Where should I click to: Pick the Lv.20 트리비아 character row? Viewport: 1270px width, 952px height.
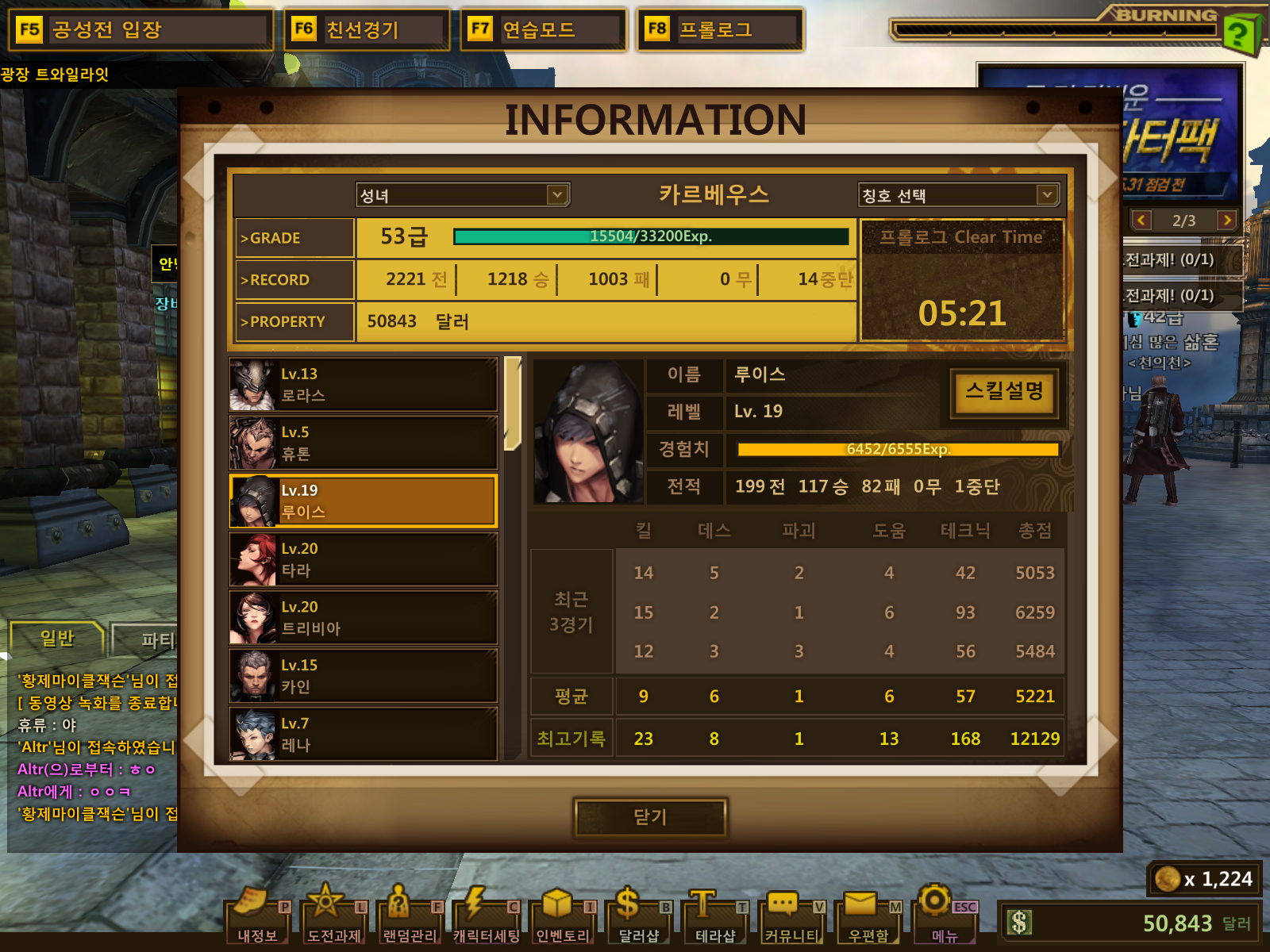(x=364, y=617)
